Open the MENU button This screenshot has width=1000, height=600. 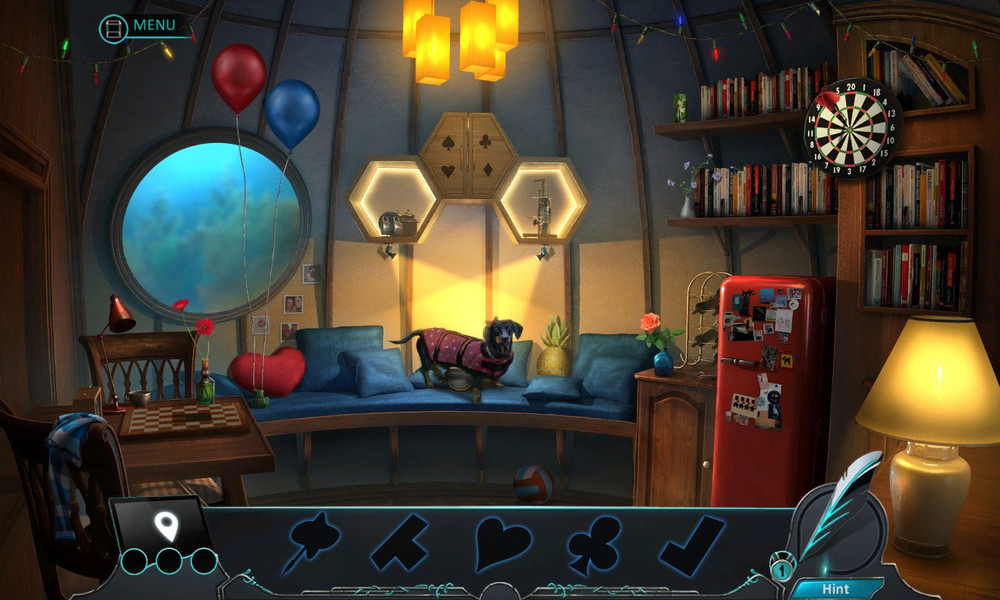[140, 26]
